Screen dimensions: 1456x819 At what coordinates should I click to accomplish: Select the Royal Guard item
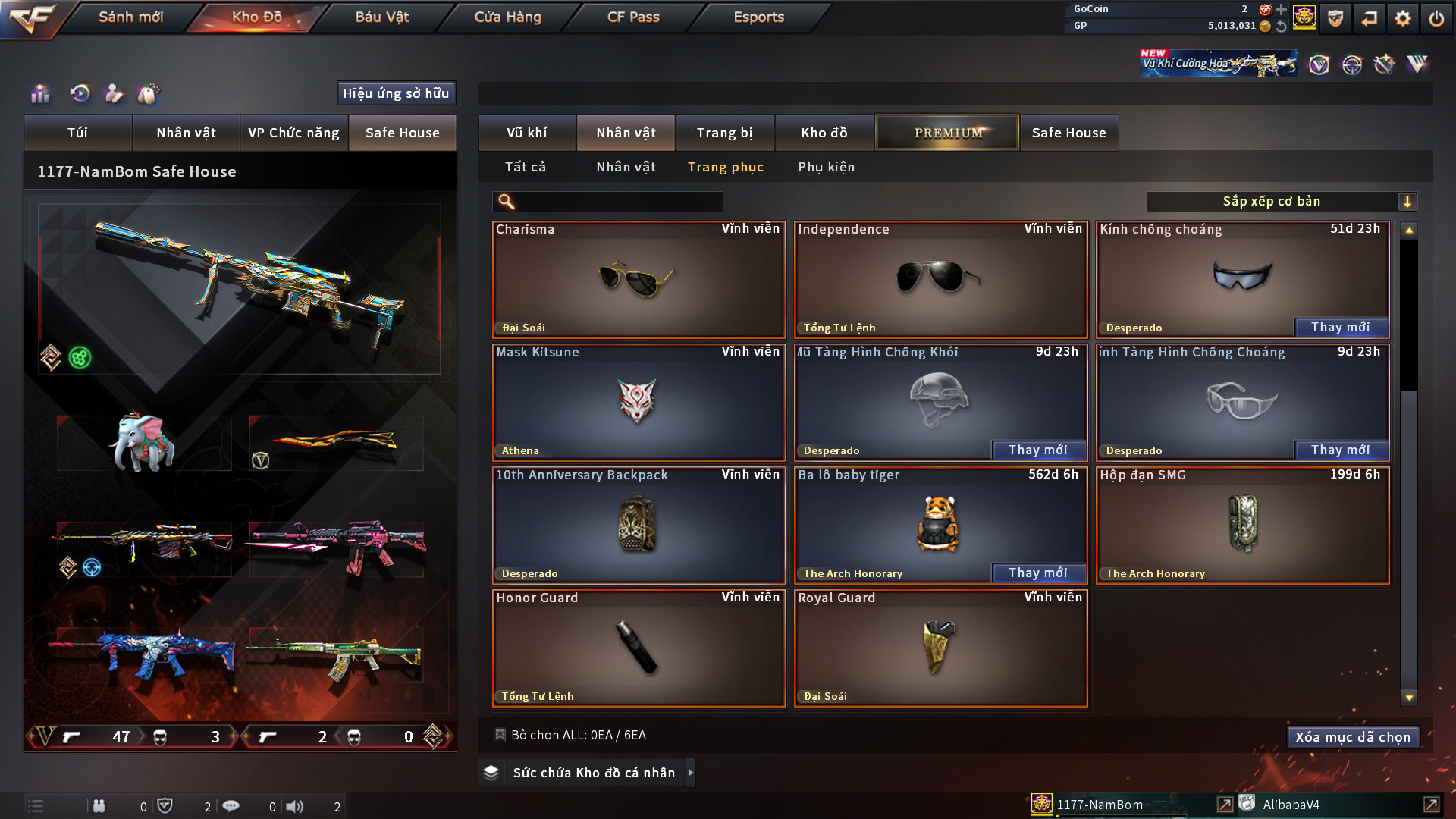pos(940,648)
